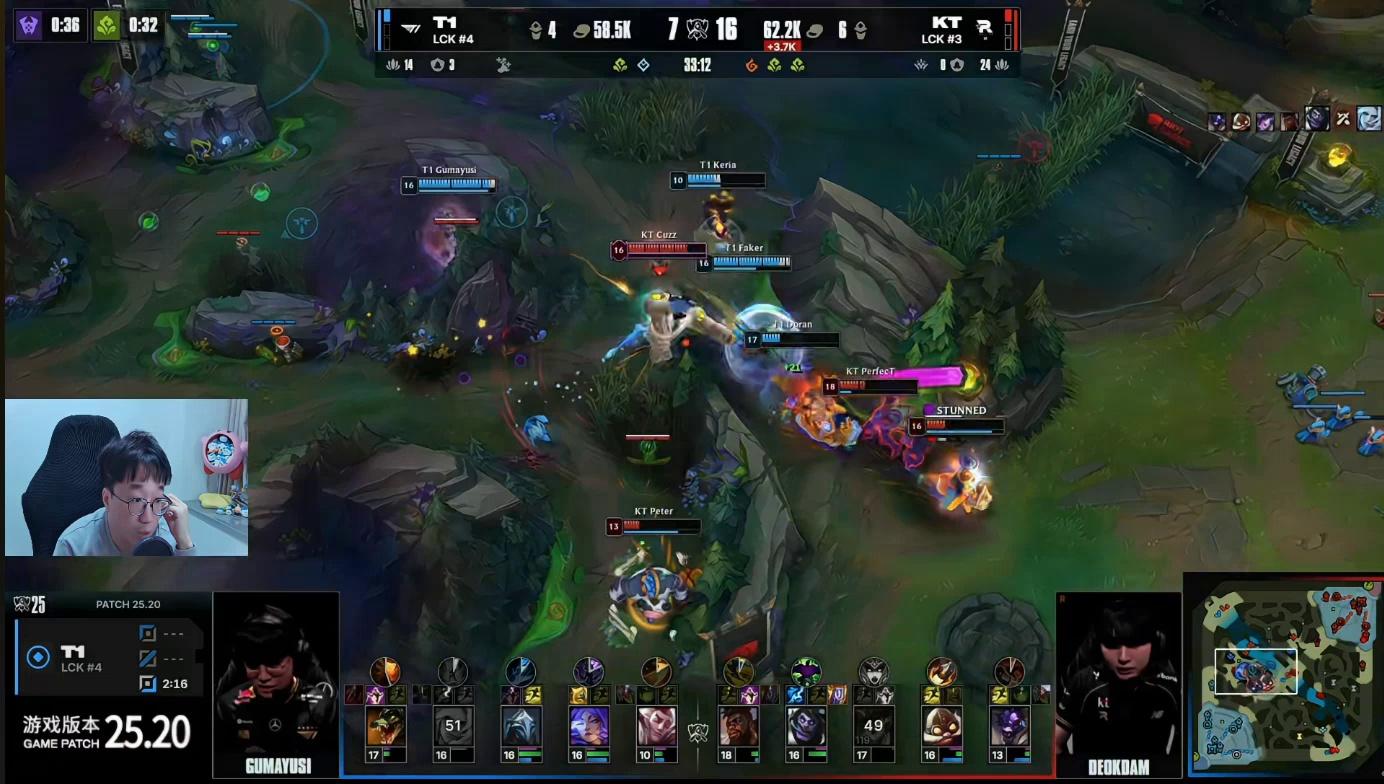
Task: Choose the level 10 Rakan portrait
Action: click(656, 726)
